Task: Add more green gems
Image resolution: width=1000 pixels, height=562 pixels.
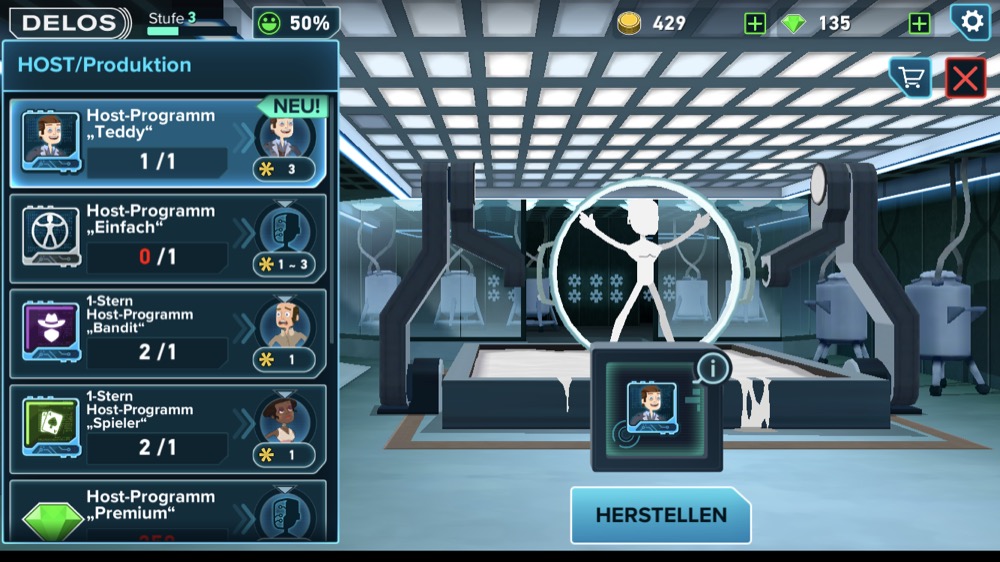Action: 919,23
